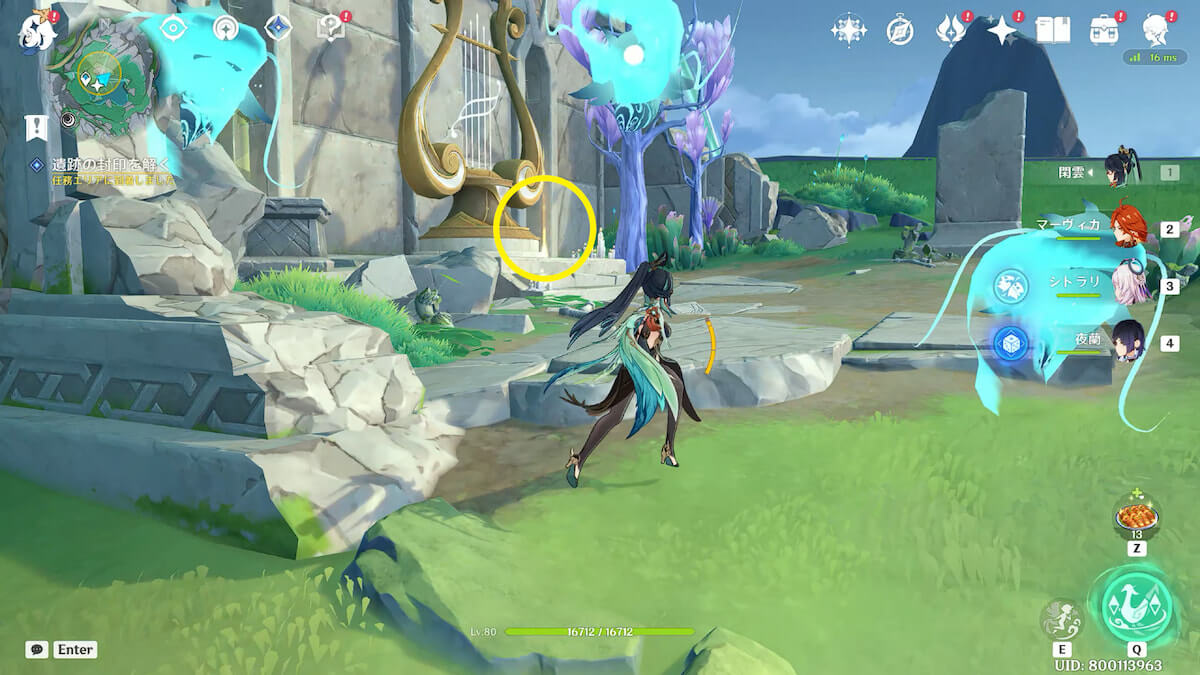The height and width of the screenshot is (675, 1200).
Task: Open the quest list banner icon
Action: pos(36,126)
